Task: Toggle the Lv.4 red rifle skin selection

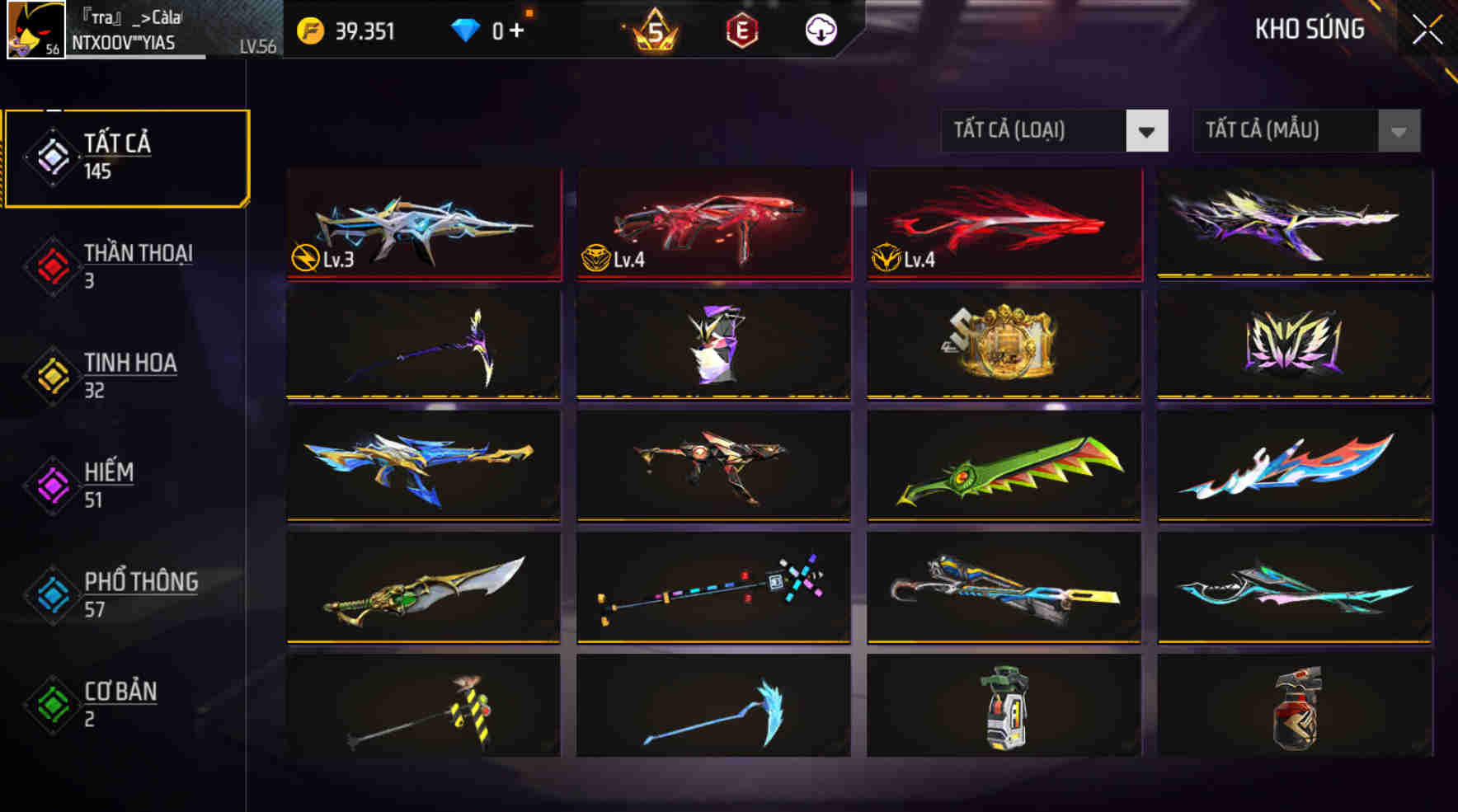Action: (713, 224)
